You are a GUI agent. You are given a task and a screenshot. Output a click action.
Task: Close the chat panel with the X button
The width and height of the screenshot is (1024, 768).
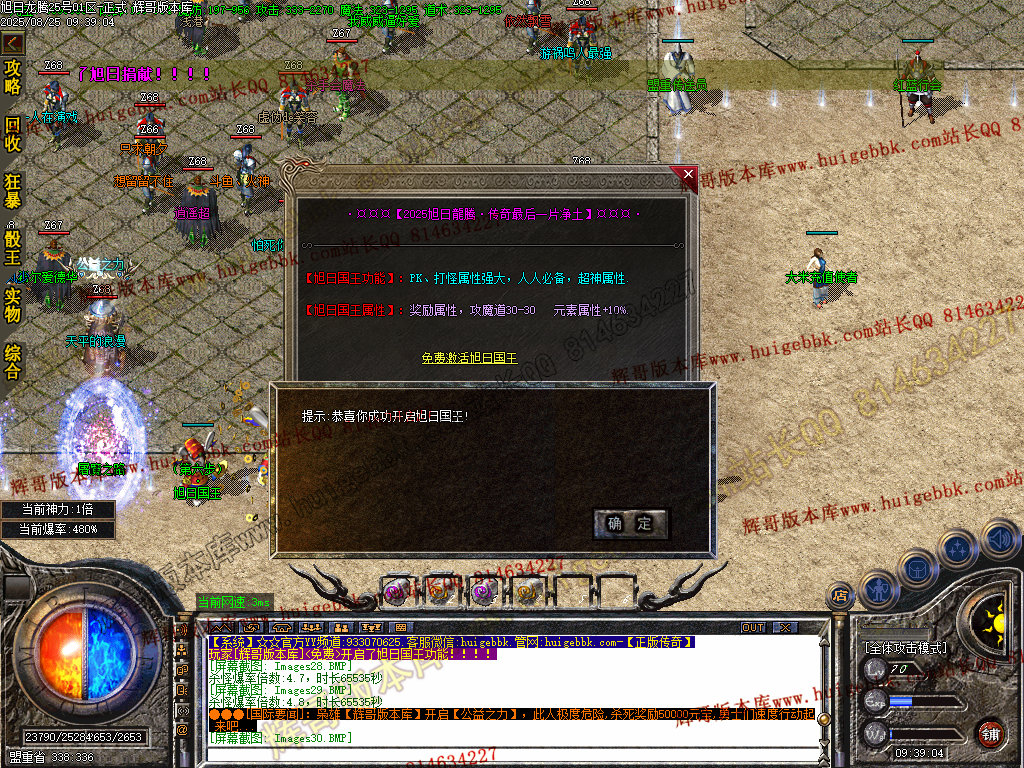pos(786,627)
